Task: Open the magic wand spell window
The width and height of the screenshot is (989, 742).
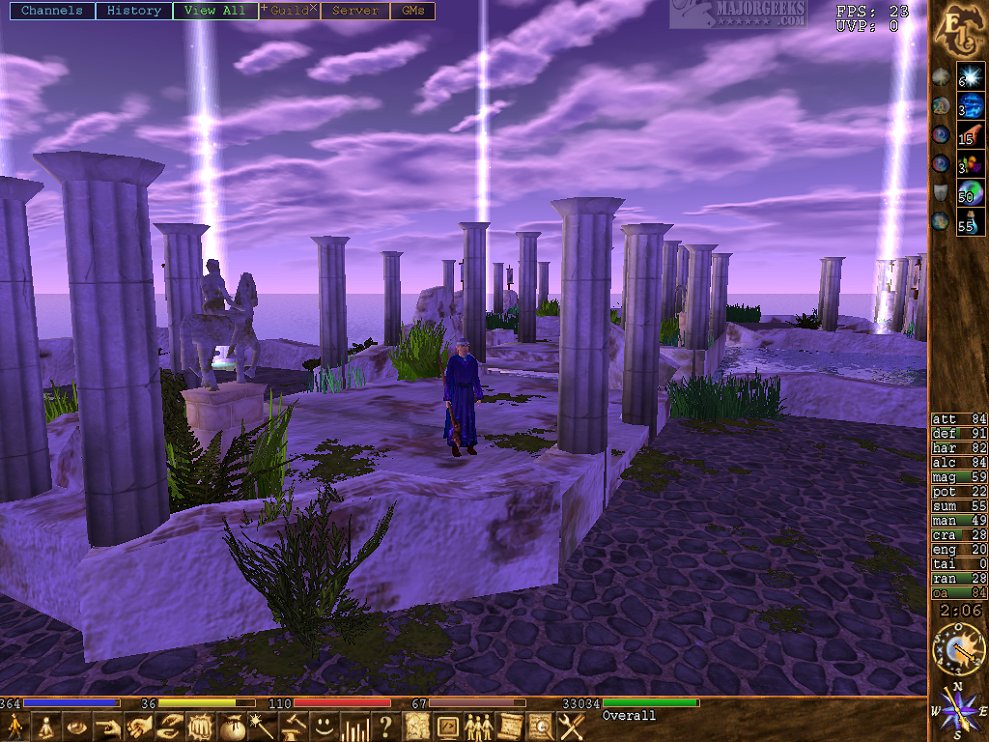Action: 262,727
